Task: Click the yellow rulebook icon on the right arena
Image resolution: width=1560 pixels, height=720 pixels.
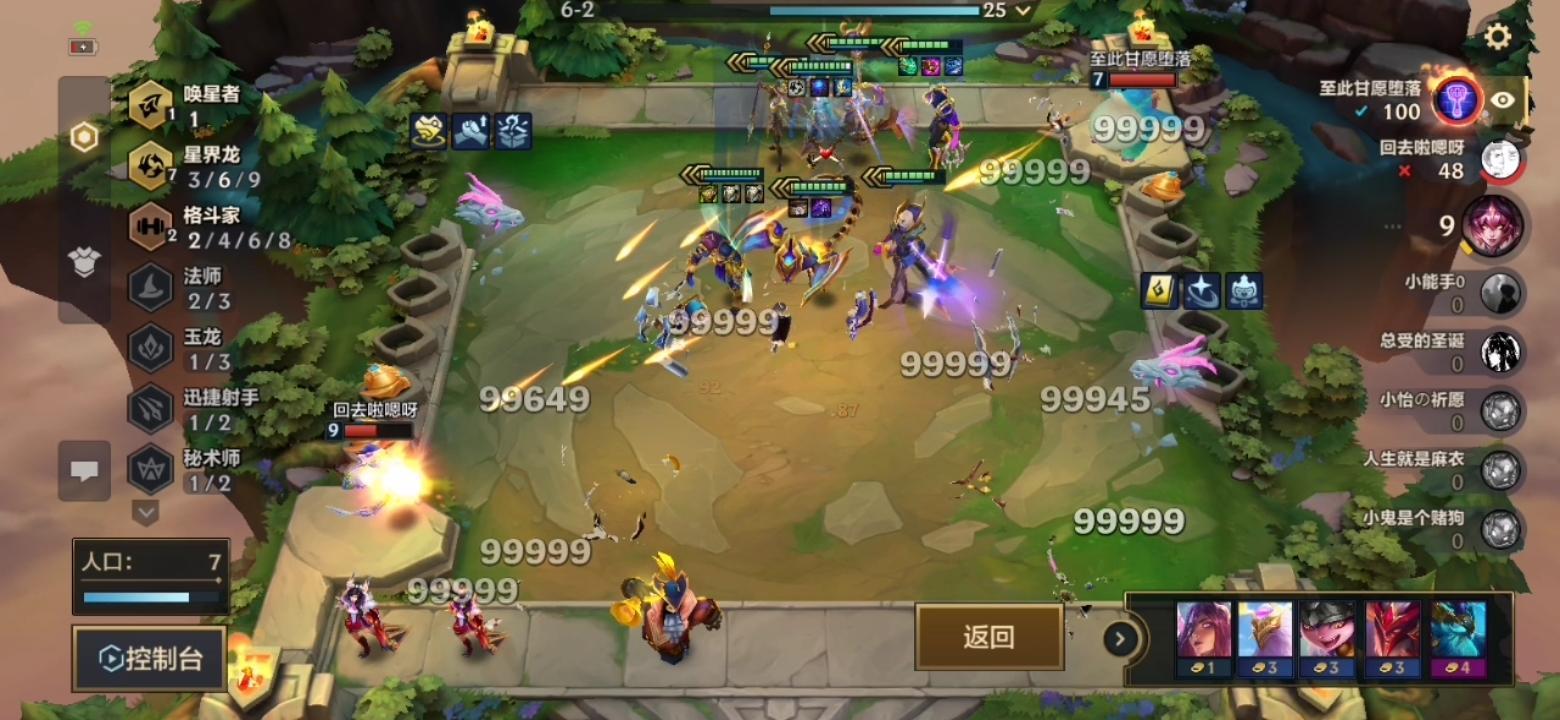Action: 1160,290
